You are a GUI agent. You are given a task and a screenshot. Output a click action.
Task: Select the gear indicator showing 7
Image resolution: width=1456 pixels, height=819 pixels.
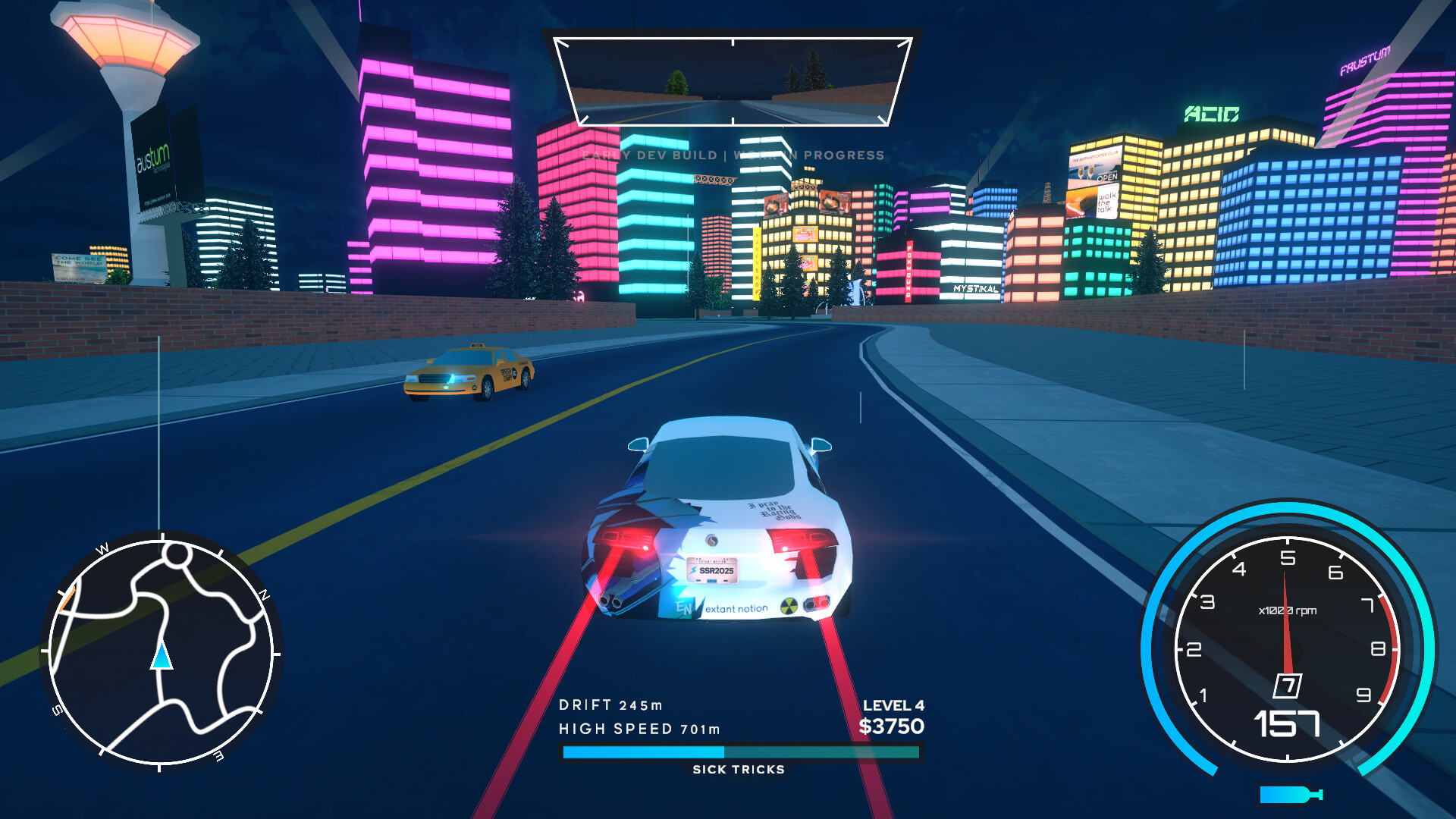pyautogui.click(x=1288, y=685)
